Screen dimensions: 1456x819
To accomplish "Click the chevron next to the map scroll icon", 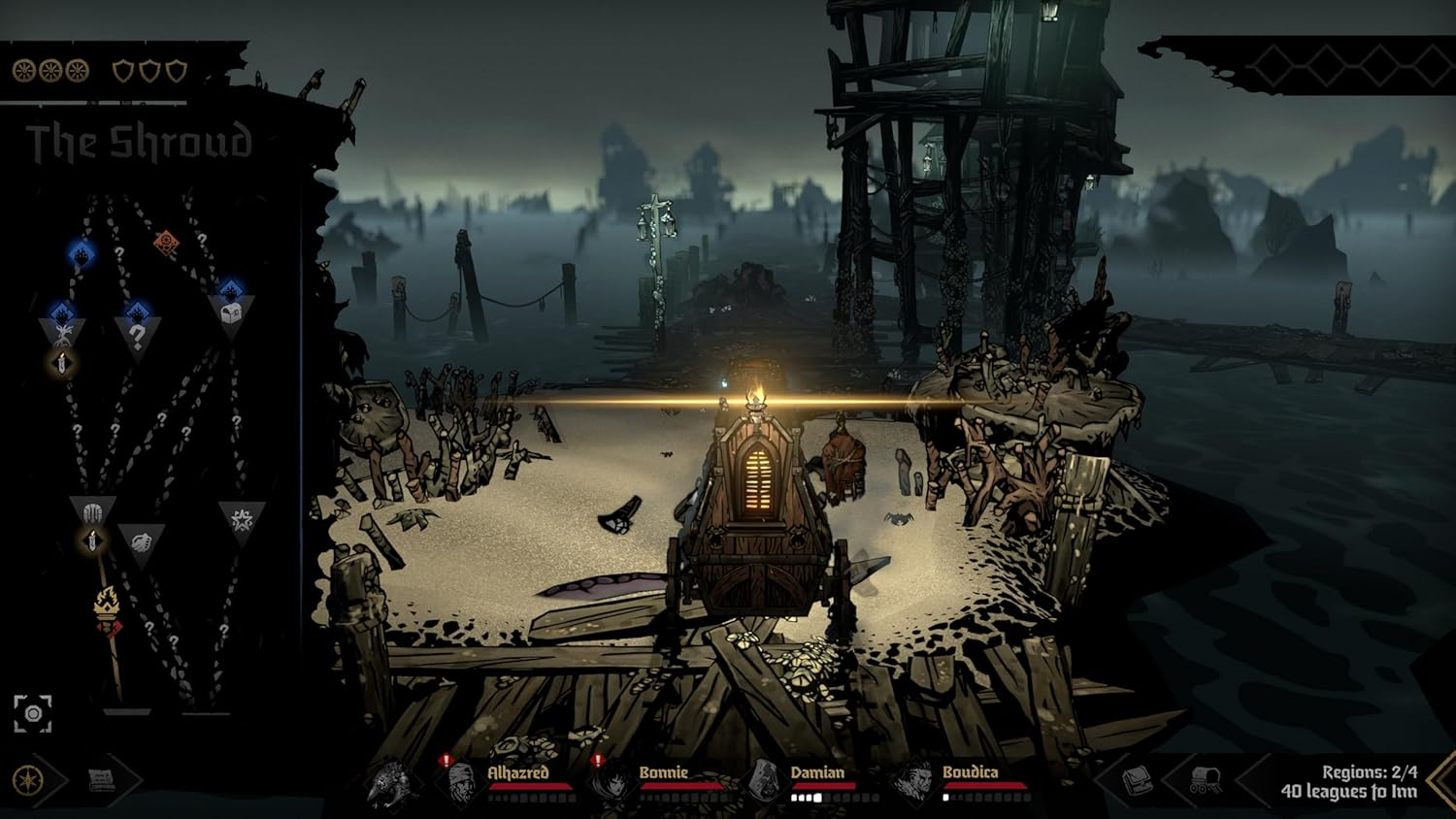I will 132,779.
